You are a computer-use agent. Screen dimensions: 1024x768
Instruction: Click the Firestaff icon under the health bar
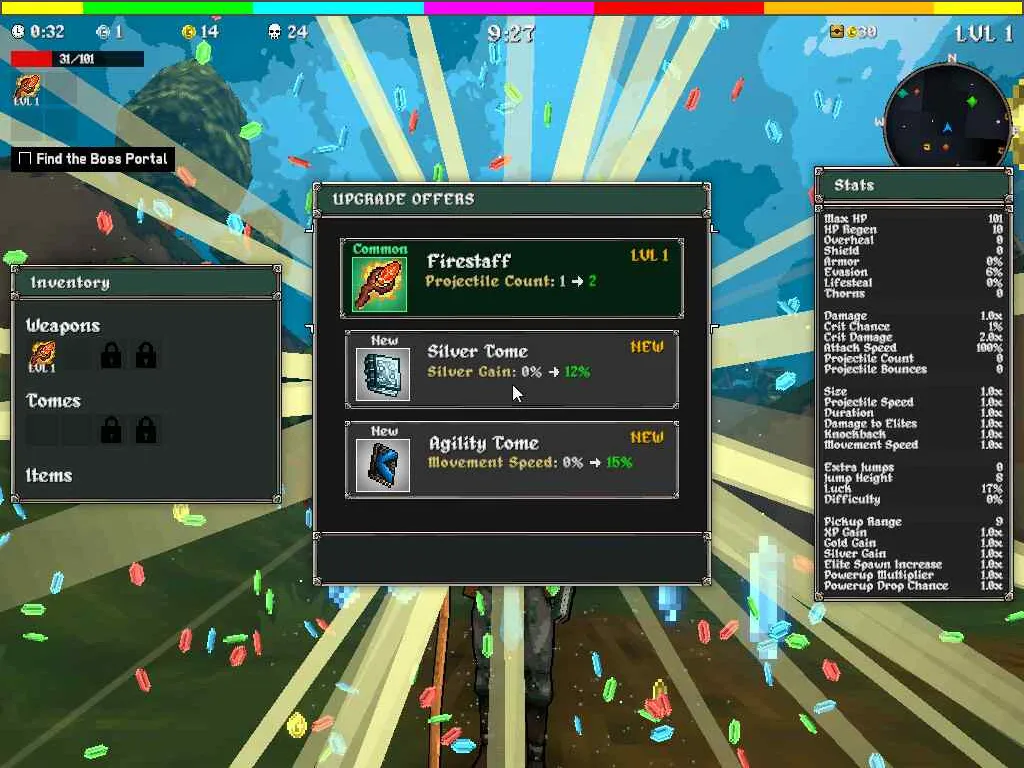point(26,90)
